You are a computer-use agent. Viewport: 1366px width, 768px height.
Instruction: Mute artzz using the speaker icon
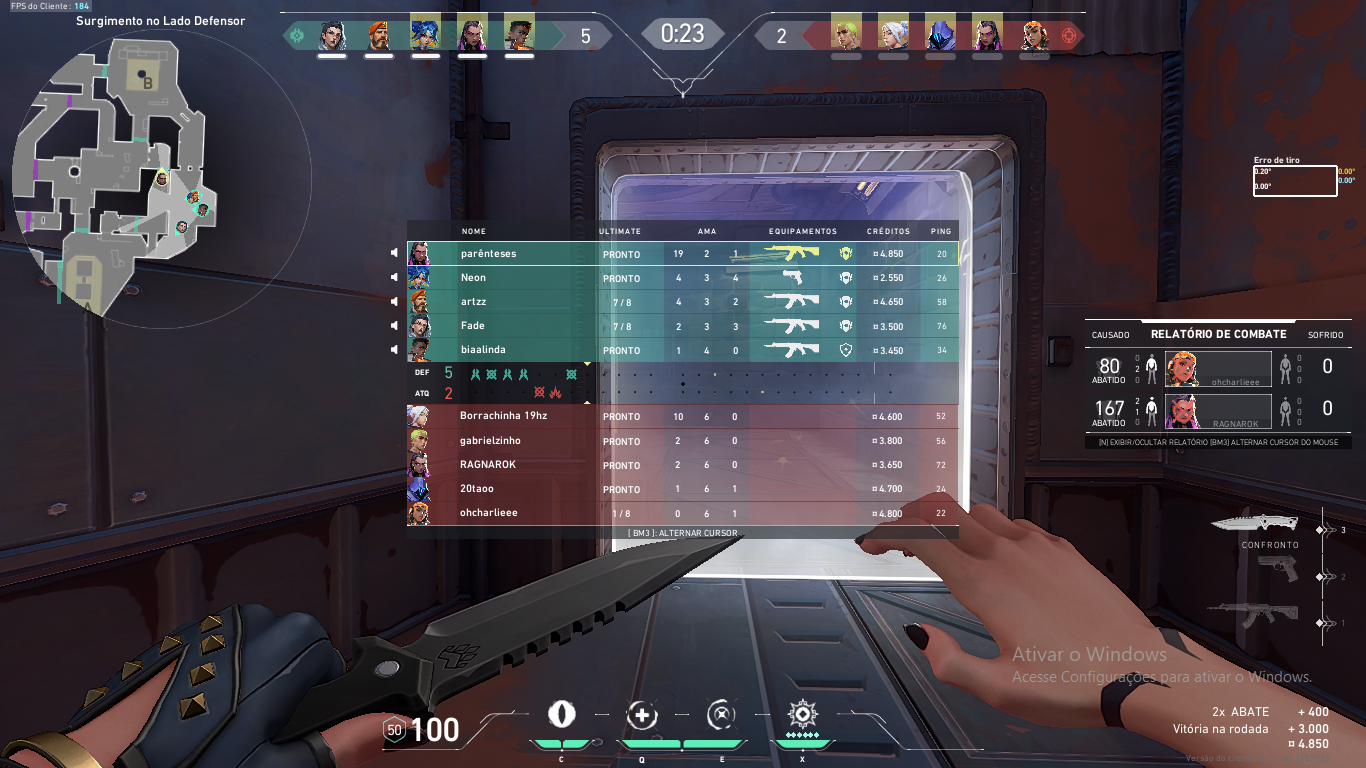click(396, 302)
